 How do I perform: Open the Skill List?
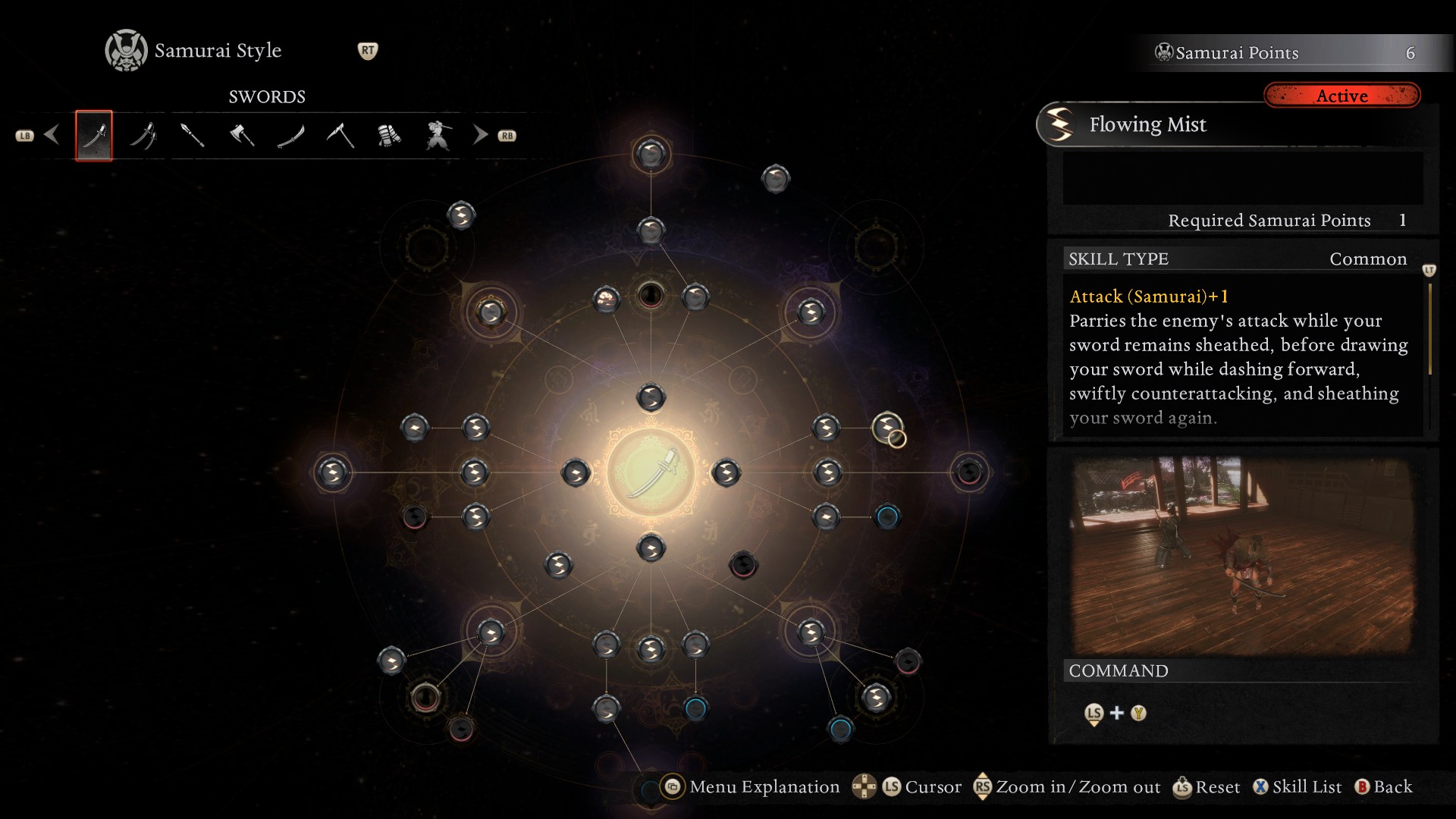(x=1298, y=787)
